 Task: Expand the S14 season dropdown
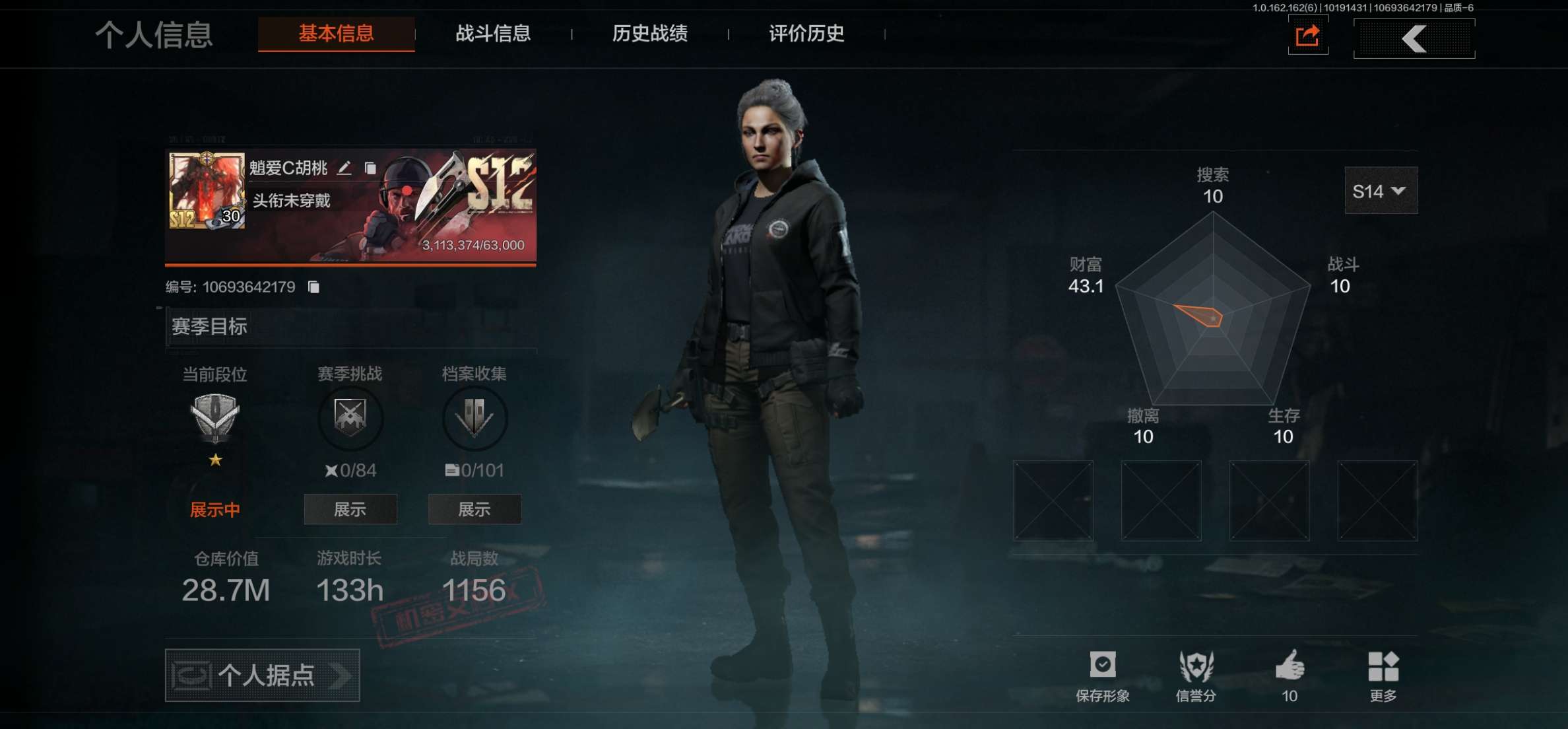tap(1380, 191)
